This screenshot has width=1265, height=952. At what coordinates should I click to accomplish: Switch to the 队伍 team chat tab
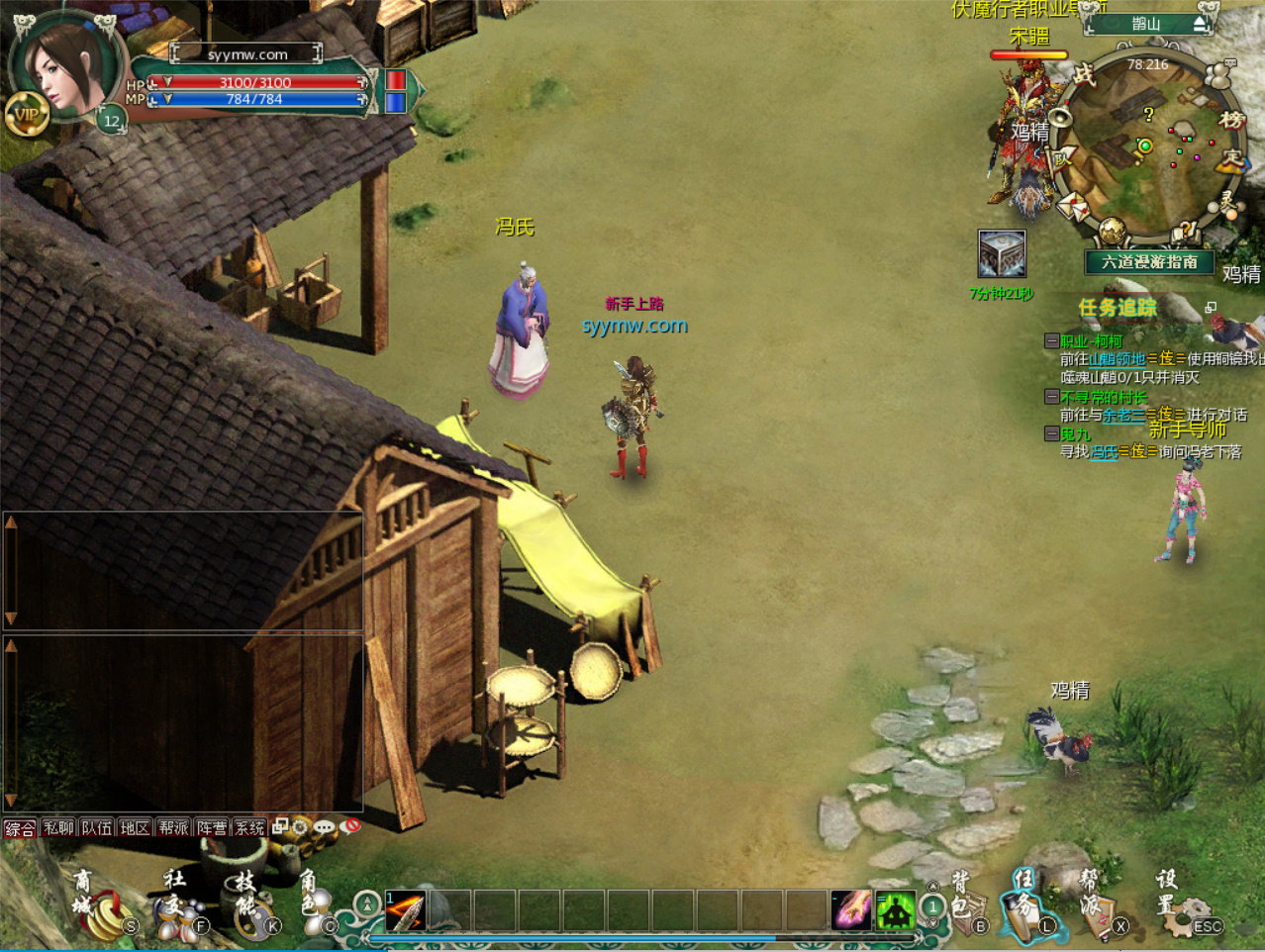pos(97,827)
